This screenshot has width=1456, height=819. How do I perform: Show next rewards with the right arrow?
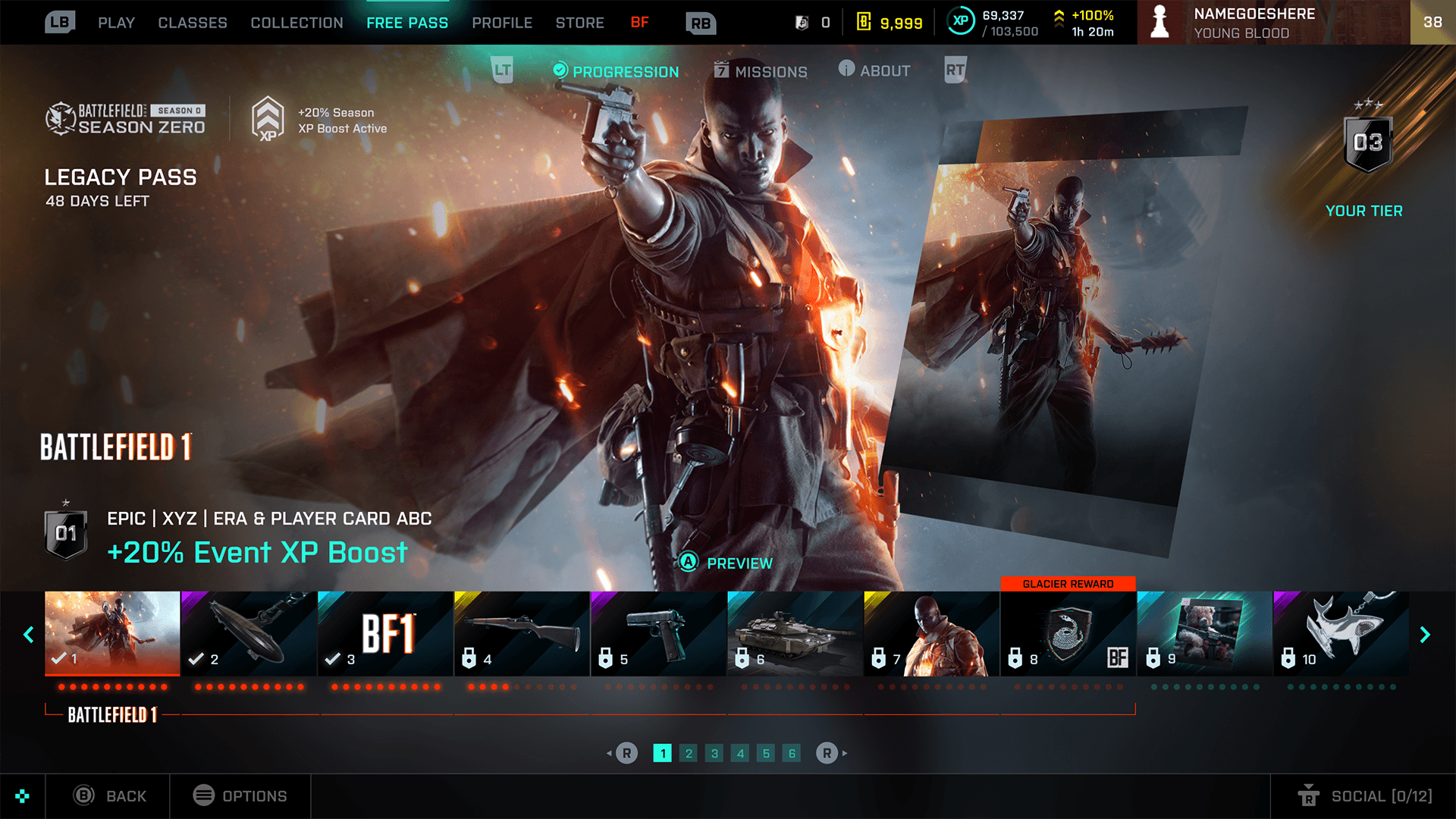coord(1425,635)
